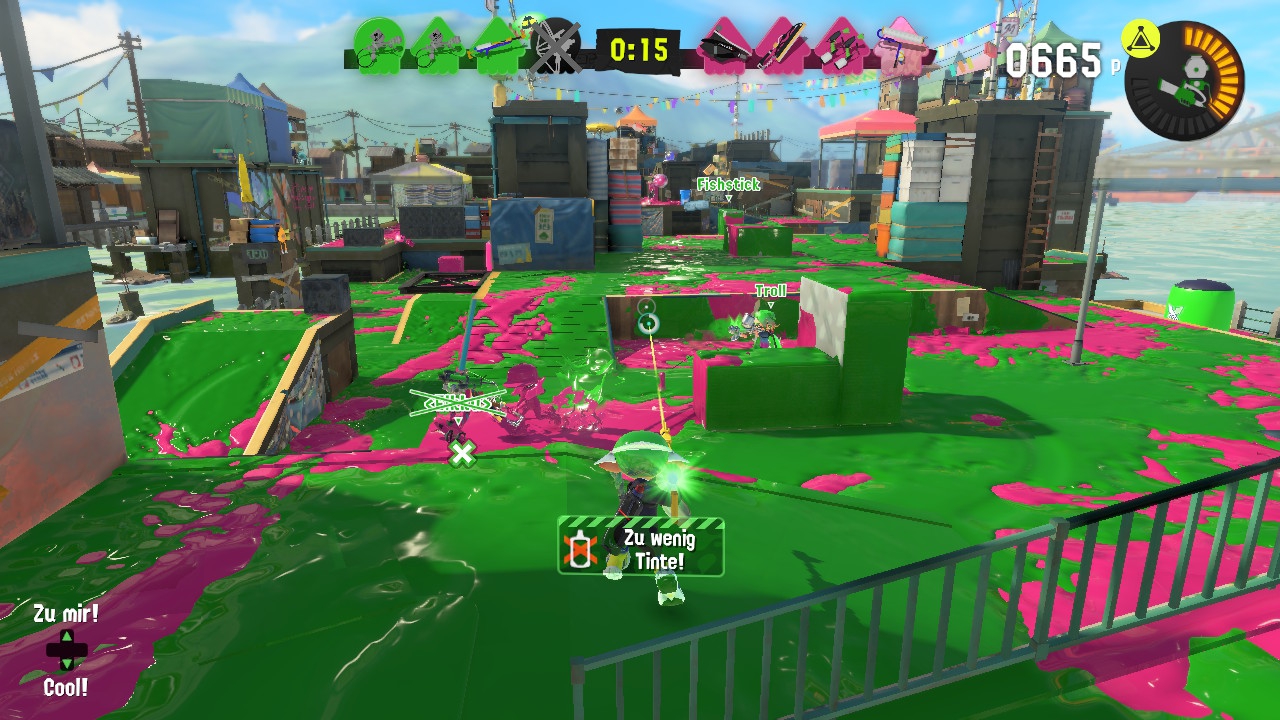Send the "Cool!" signal
The height and width of the screenshot is (720, 1280).
tap(65, 688)
